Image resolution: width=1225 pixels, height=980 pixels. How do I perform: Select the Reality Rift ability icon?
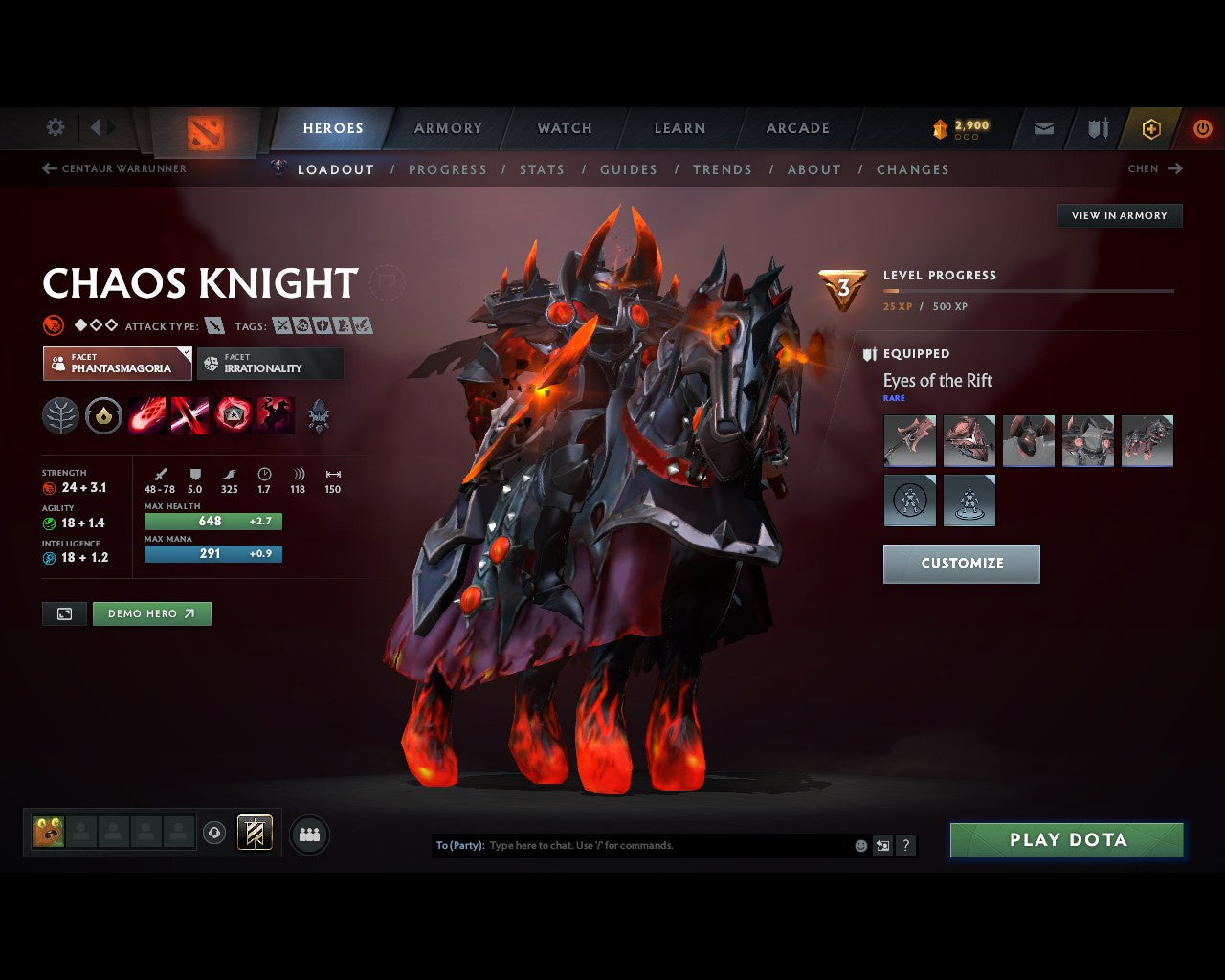190,415
